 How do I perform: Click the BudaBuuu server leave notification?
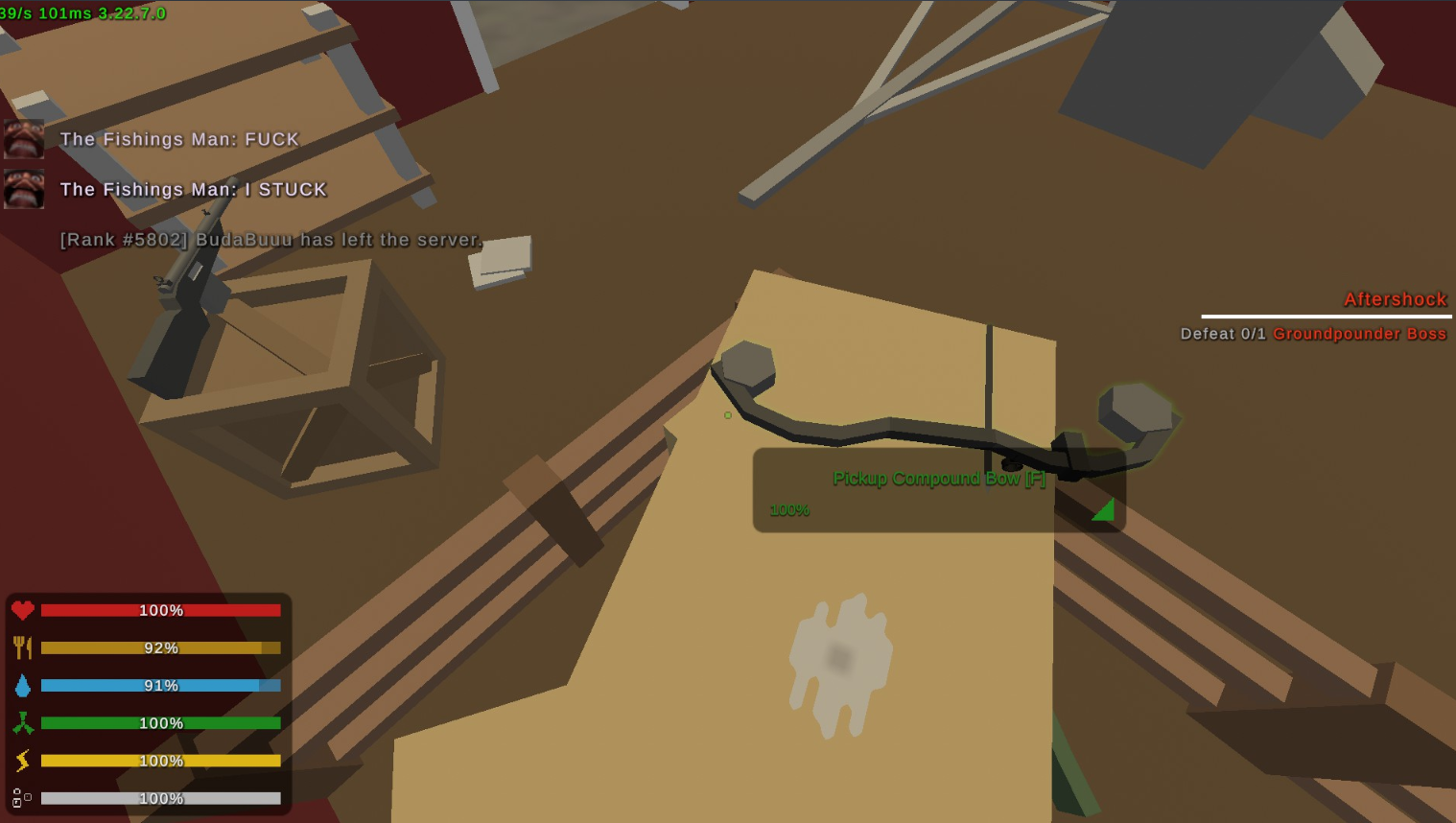pos(270,240)
